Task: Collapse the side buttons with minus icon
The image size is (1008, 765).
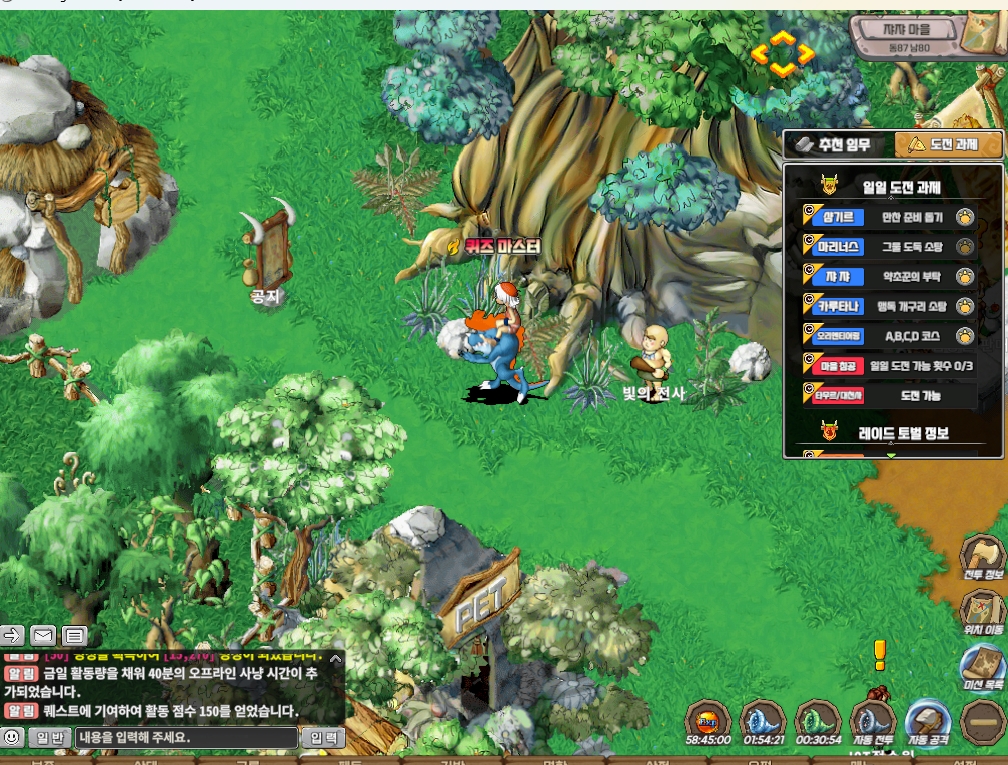Action: pos(980,722)
